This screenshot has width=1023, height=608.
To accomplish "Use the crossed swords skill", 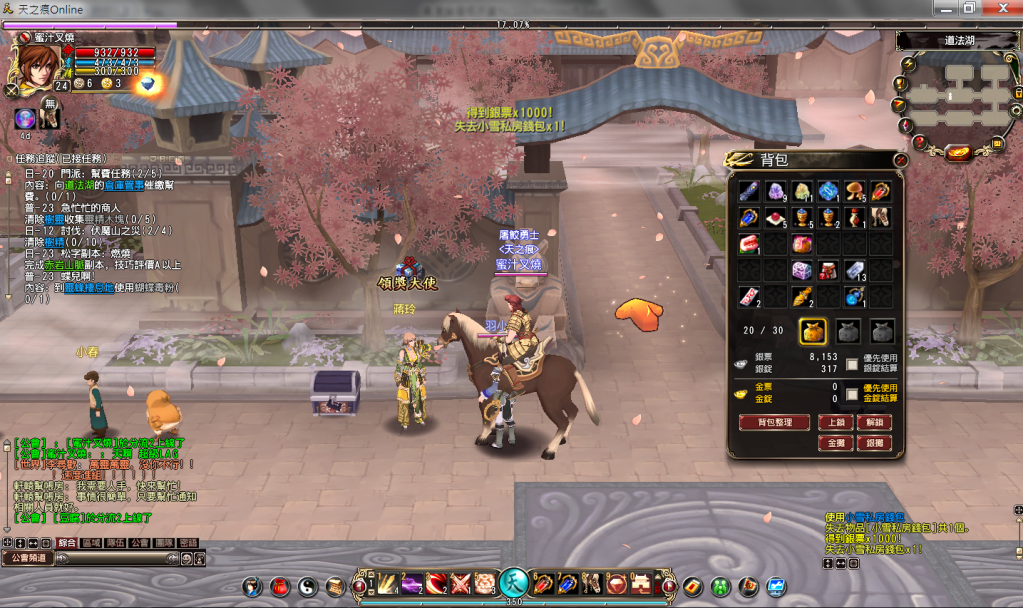I will [x=460, y=583].
